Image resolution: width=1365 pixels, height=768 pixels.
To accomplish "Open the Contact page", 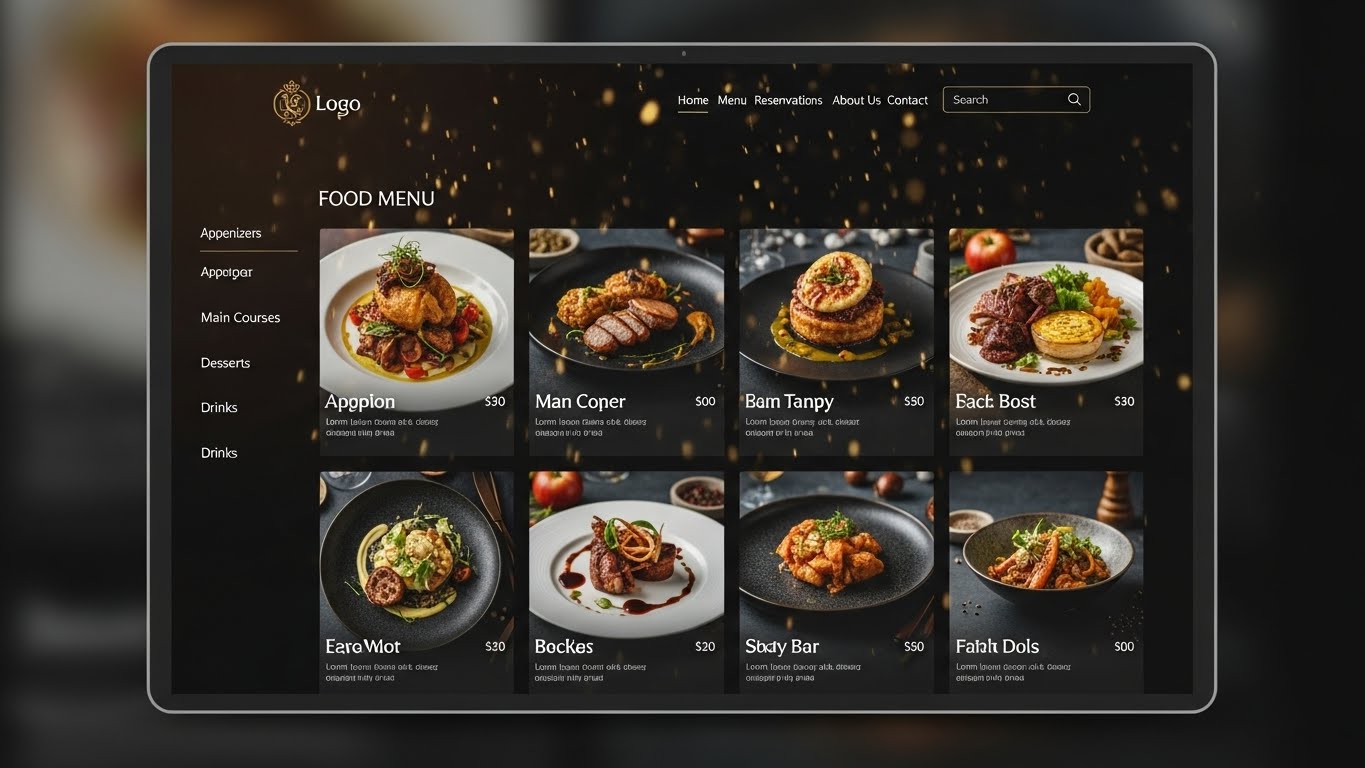I will pyautogui.click(x=907, y=100).
